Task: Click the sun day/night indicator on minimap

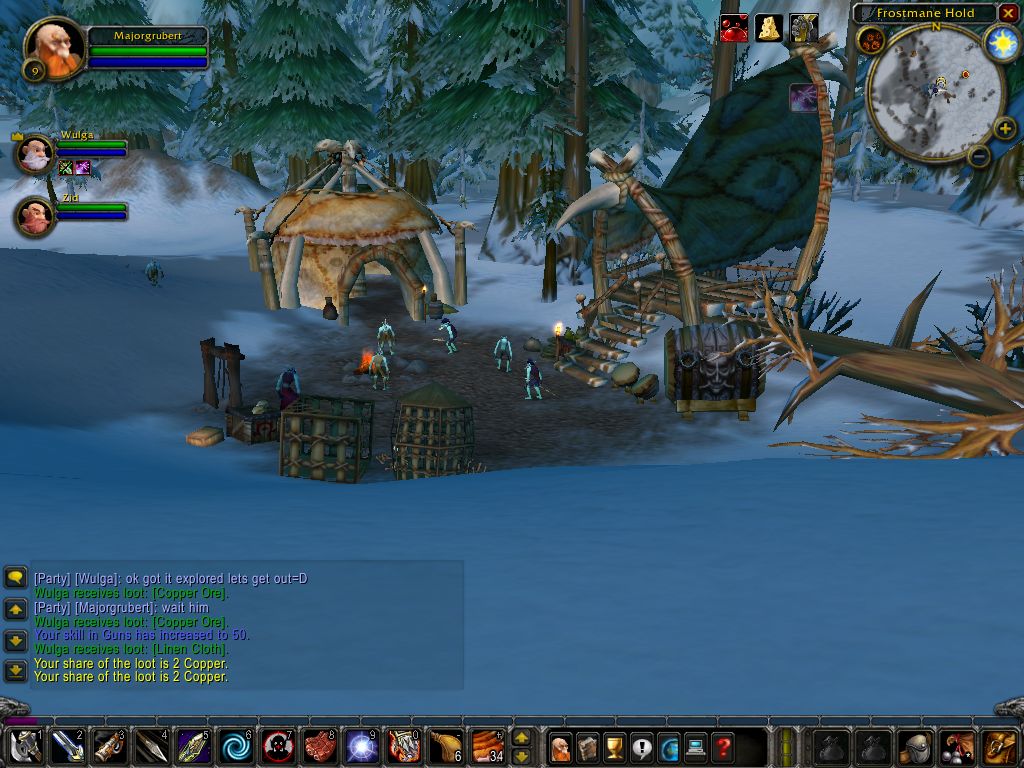Action: 1001,43
